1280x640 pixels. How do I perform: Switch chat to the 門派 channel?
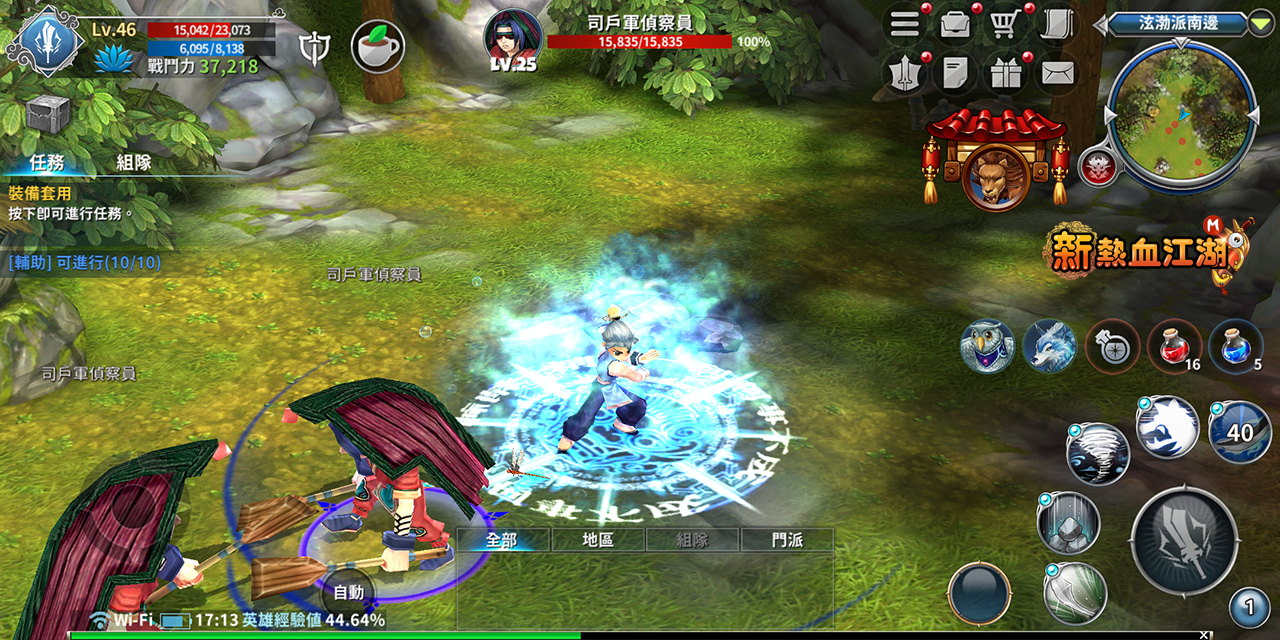pos(787,540)
